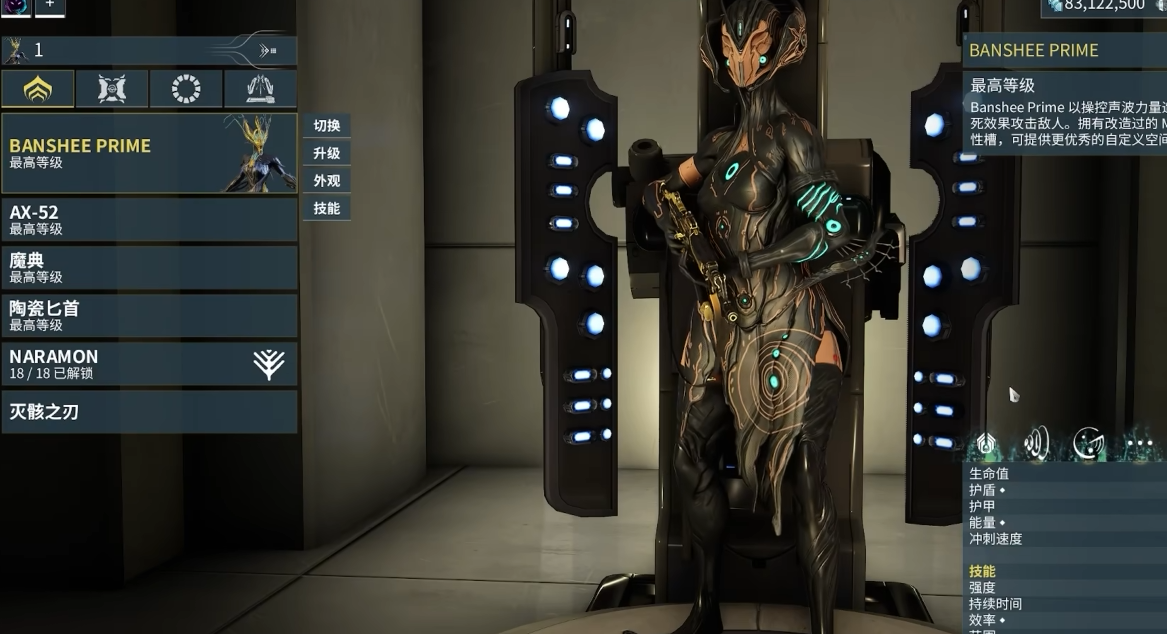
Task: Click the plus button at top left
Action: pos(49,6)
